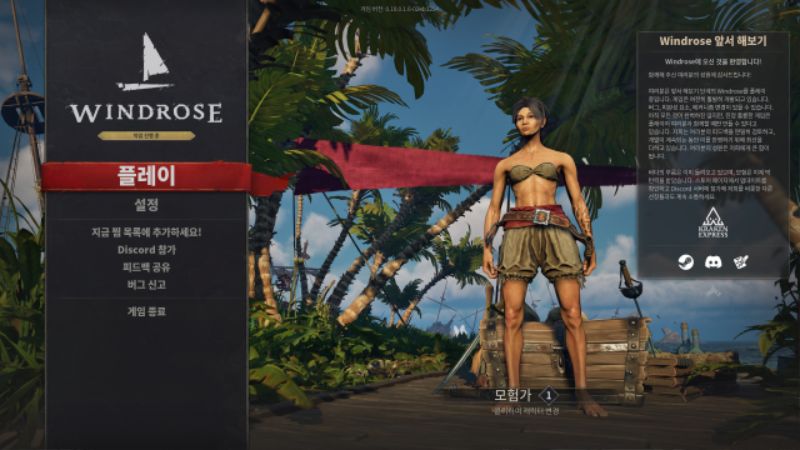Quit via 게임 종료

click(x=146, y=311)
